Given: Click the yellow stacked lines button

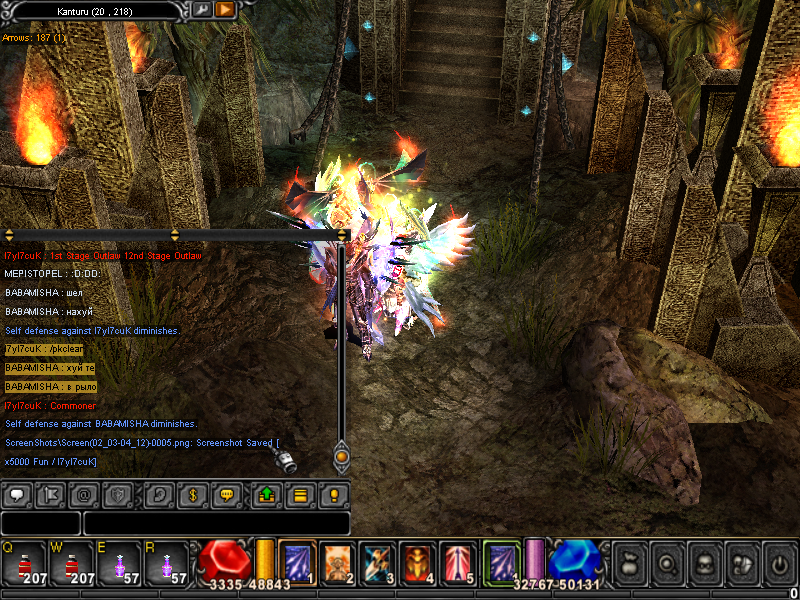Looking at the screenshot, I should pos(299,494).
